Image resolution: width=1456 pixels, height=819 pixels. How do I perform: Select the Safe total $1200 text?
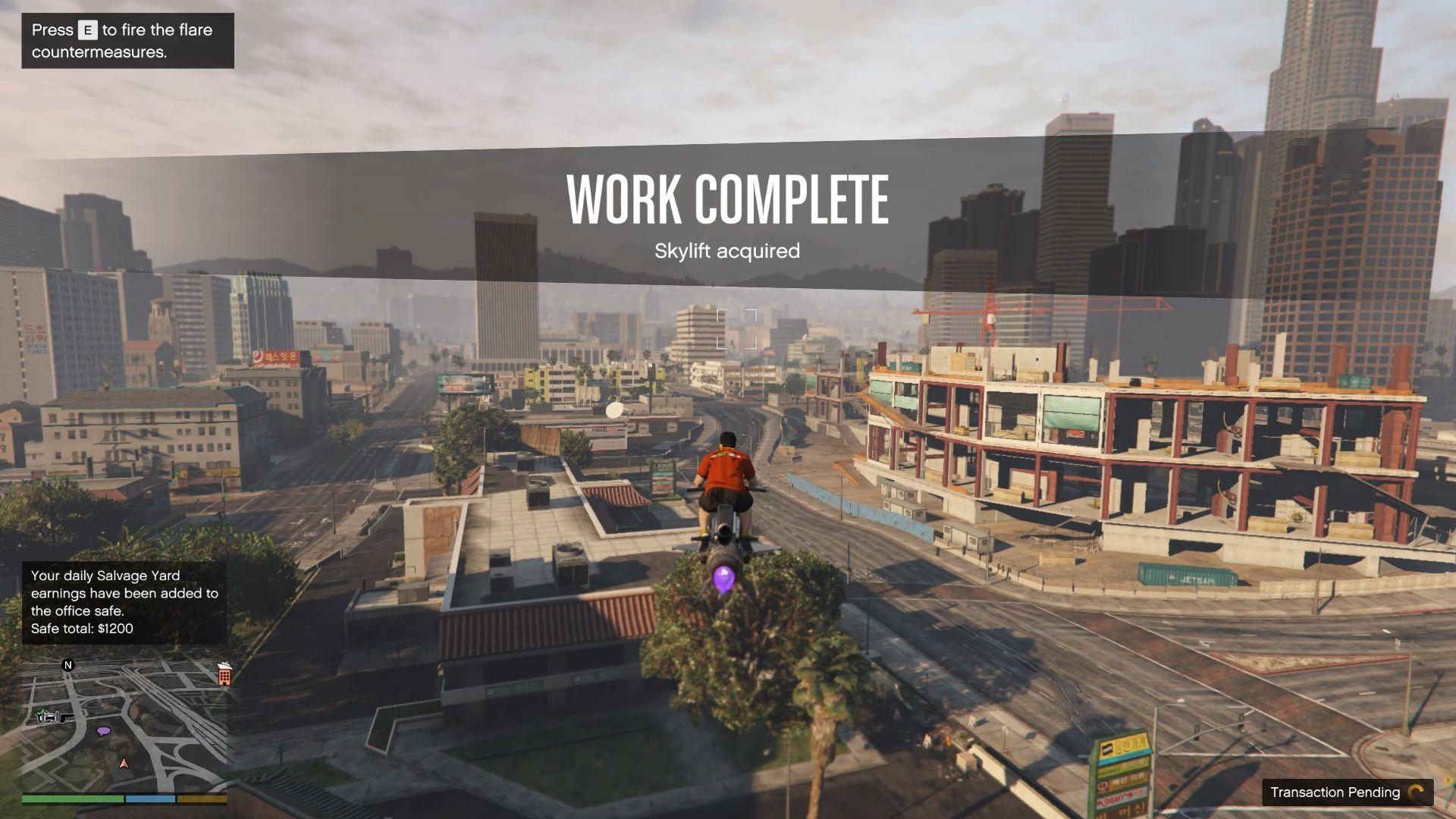point(80,629)
